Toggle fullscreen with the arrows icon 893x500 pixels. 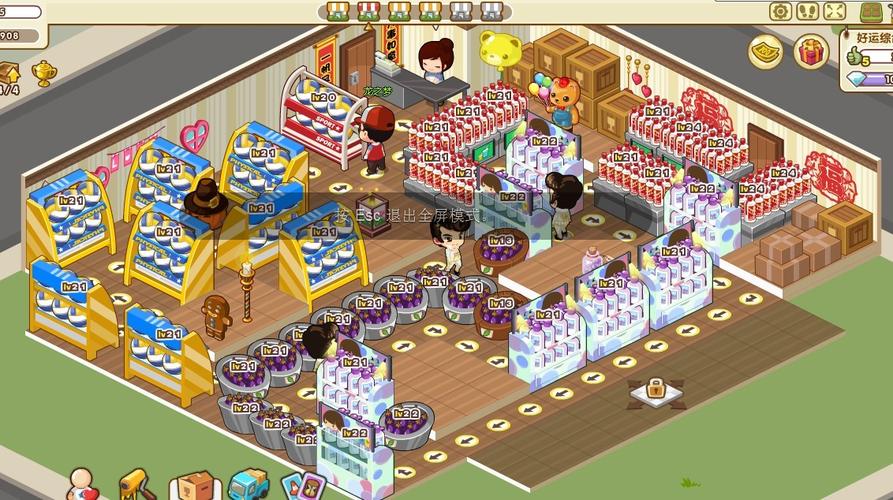pos(835,11)
